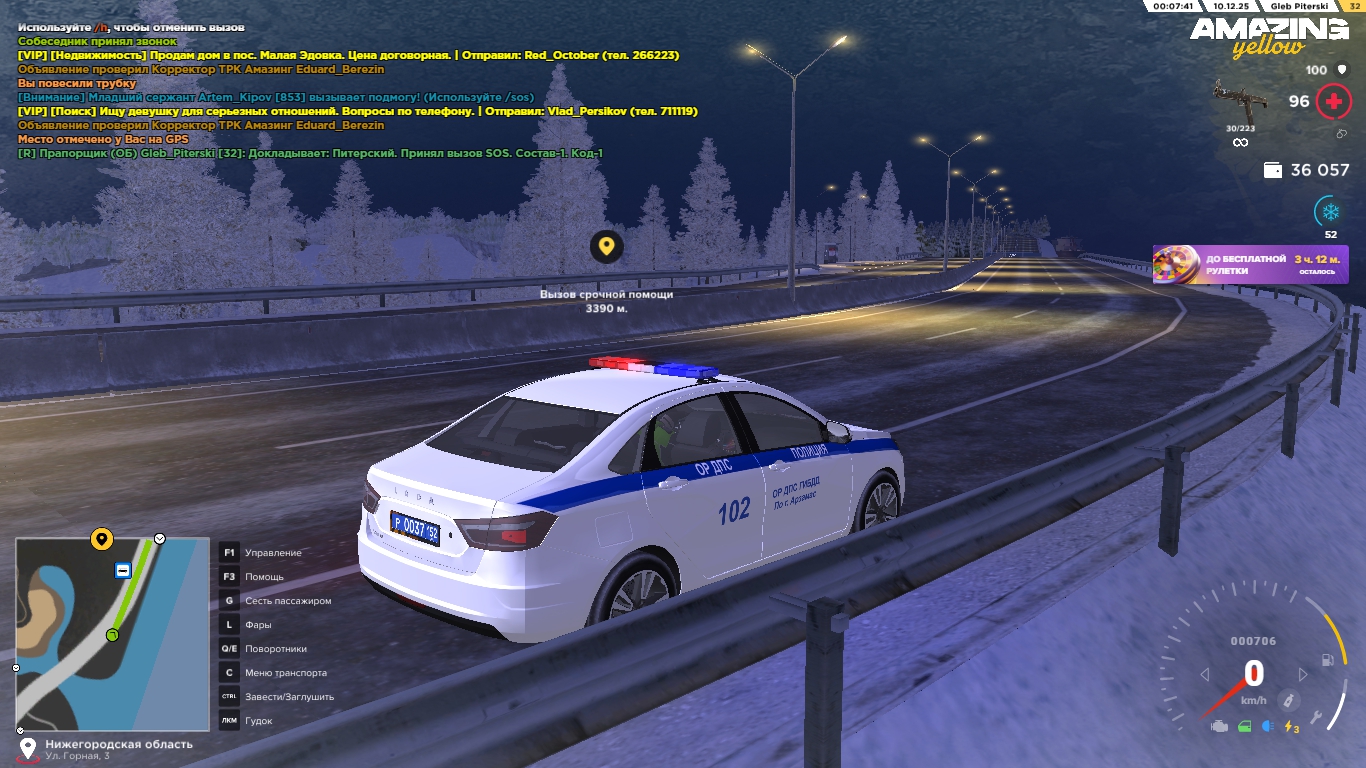Click the left turn signal arrow on speedometer
Image resolution: width=1366 pixels, height=768 pixels.
point(1205,675)
